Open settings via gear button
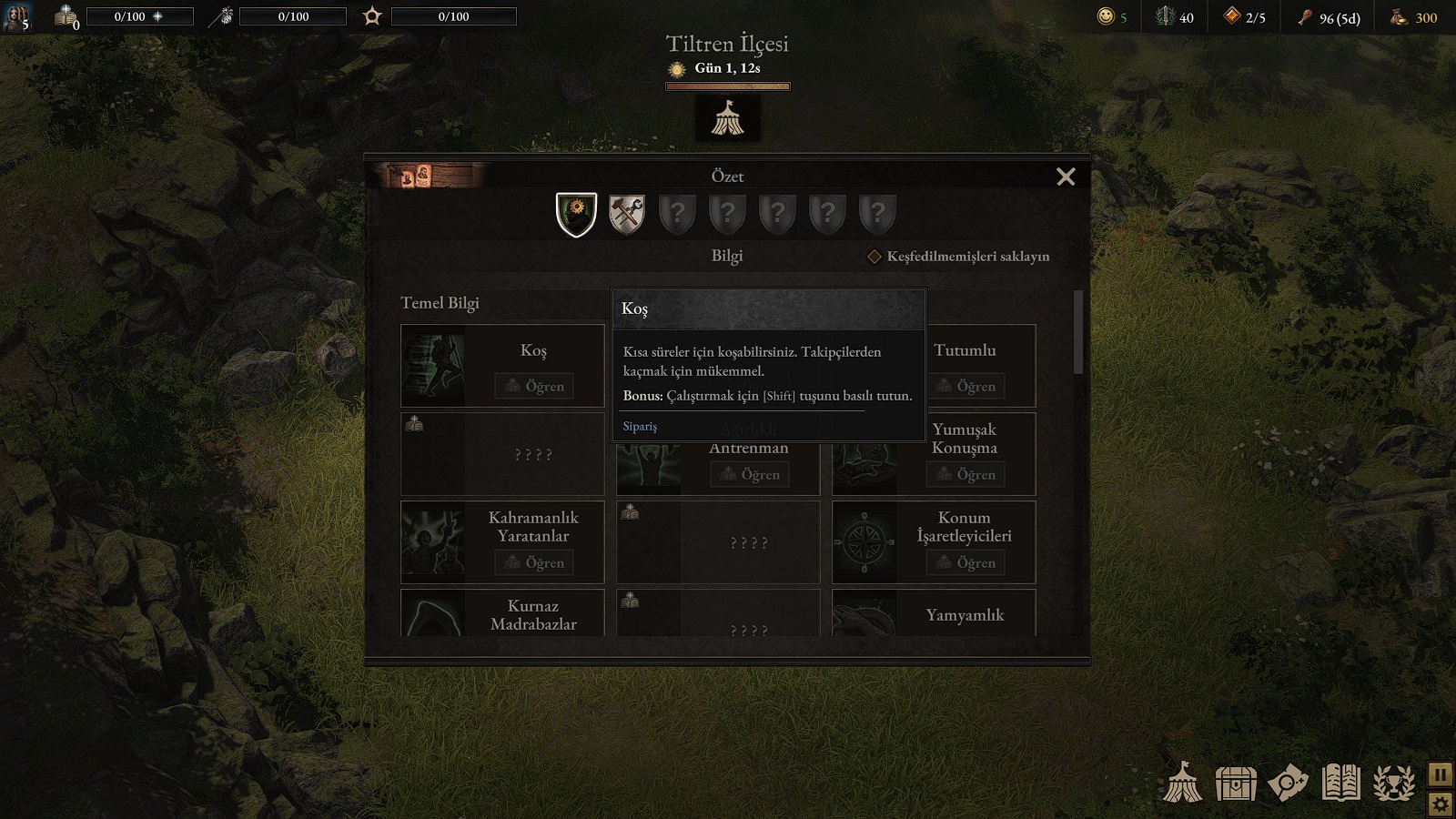This screenshot has height=819, width=1456. click(1441, 804)
